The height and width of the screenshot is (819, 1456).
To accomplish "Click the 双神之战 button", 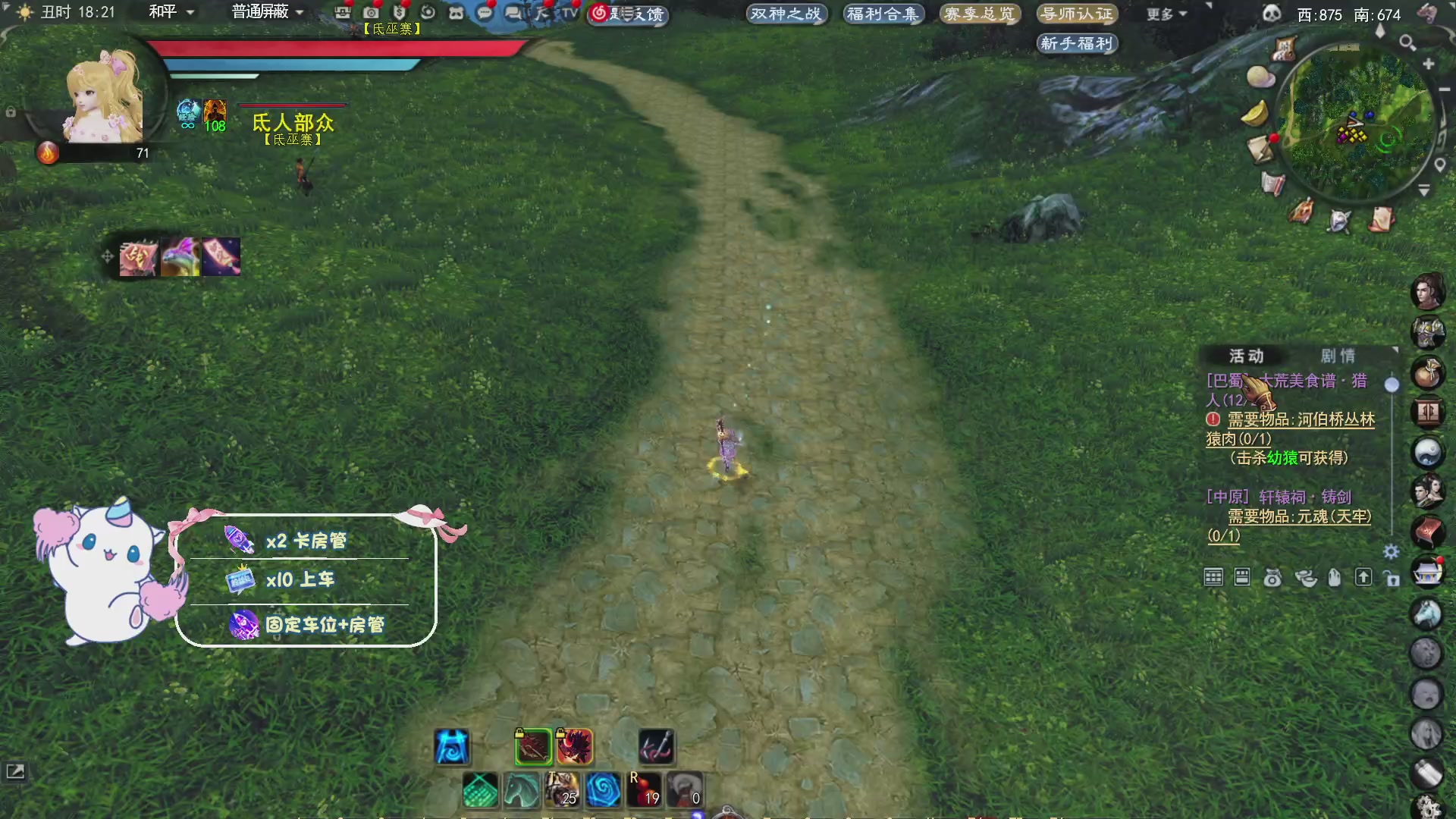I will pos(786,14).
